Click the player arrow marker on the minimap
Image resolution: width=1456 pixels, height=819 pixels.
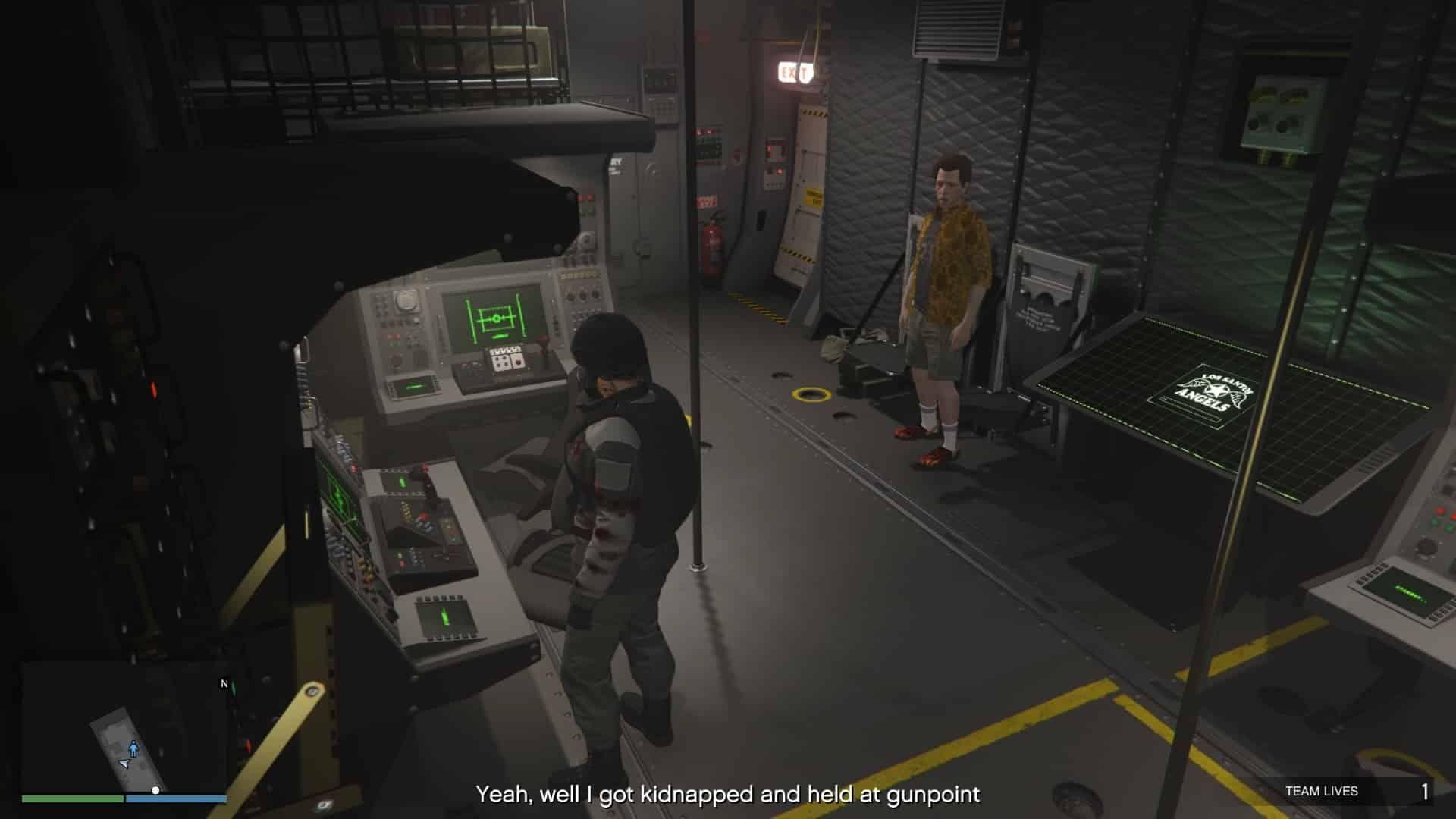pyautogui.click(x=124, y=764)
